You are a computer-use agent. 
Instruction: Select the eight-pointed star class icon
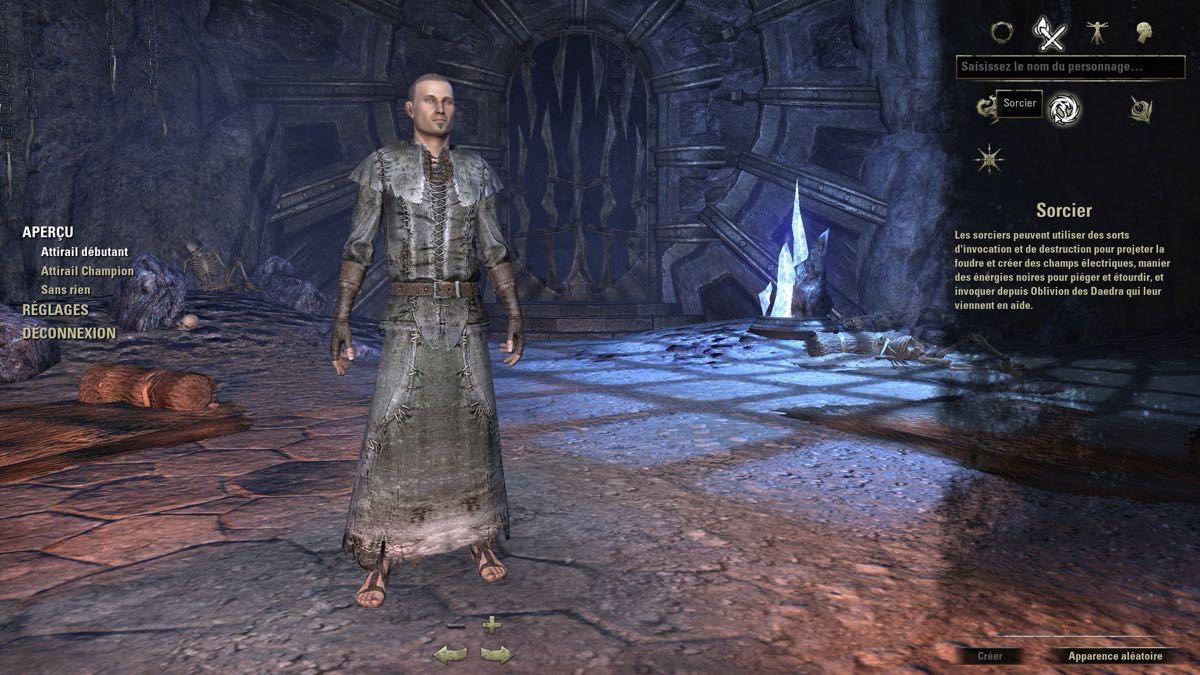pos(989,158)
